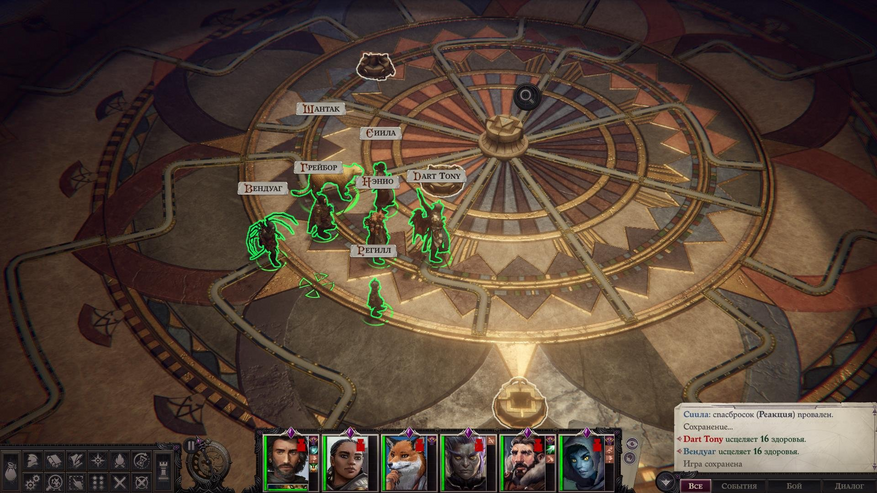Open the gears settings icon
The height and width of the screenshot is (493, 877).
[33, 481]
